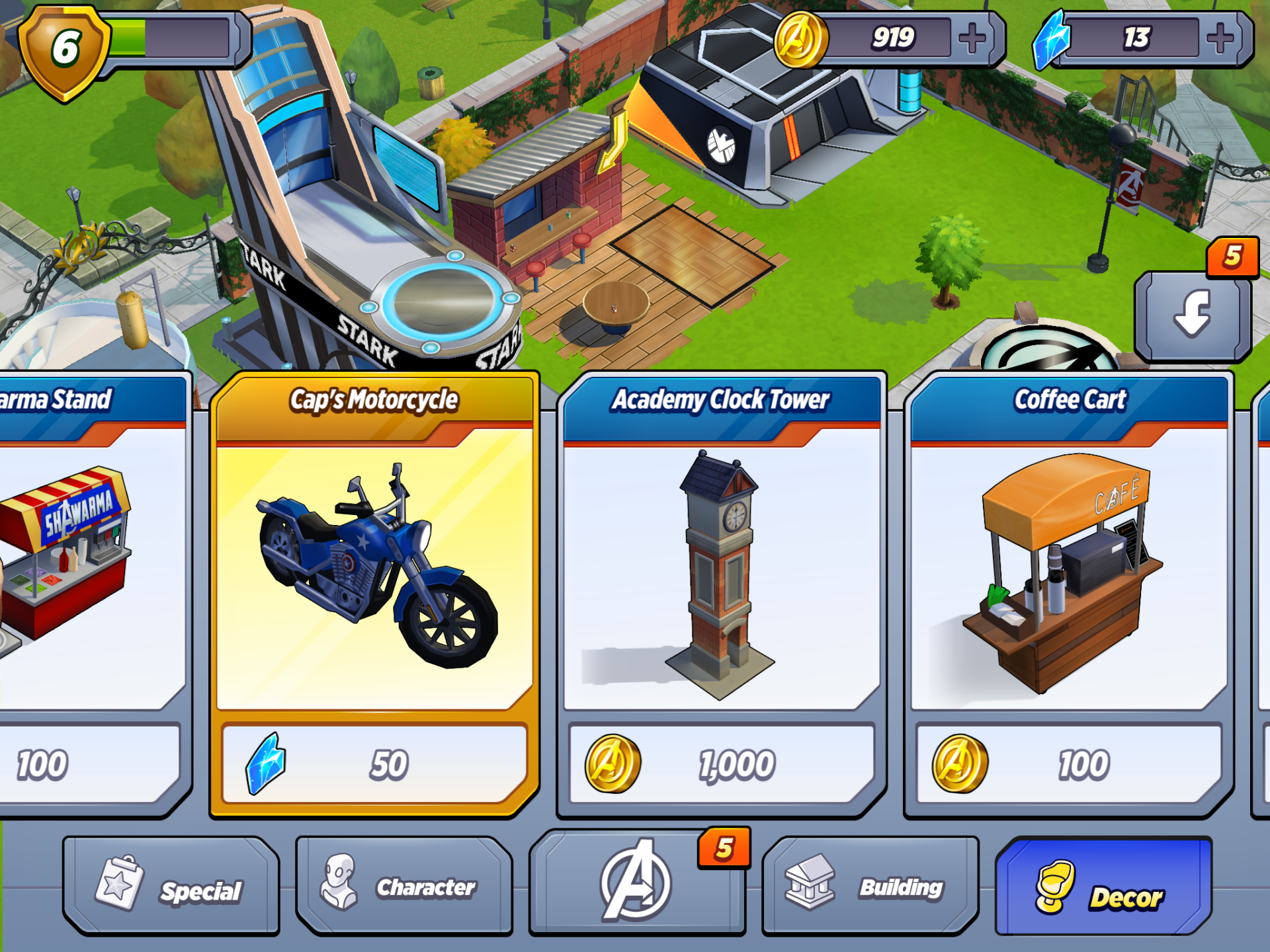
Task: Click the down-arrow collapse shop button
Action: click(1193, 315)
